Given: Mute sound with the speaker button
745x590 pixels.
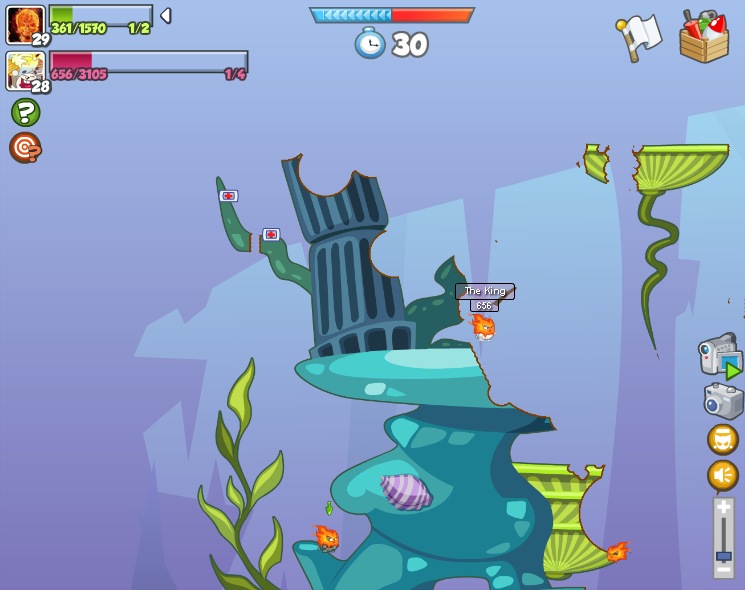Looking at the screenshot, I should tap(722, 475).
